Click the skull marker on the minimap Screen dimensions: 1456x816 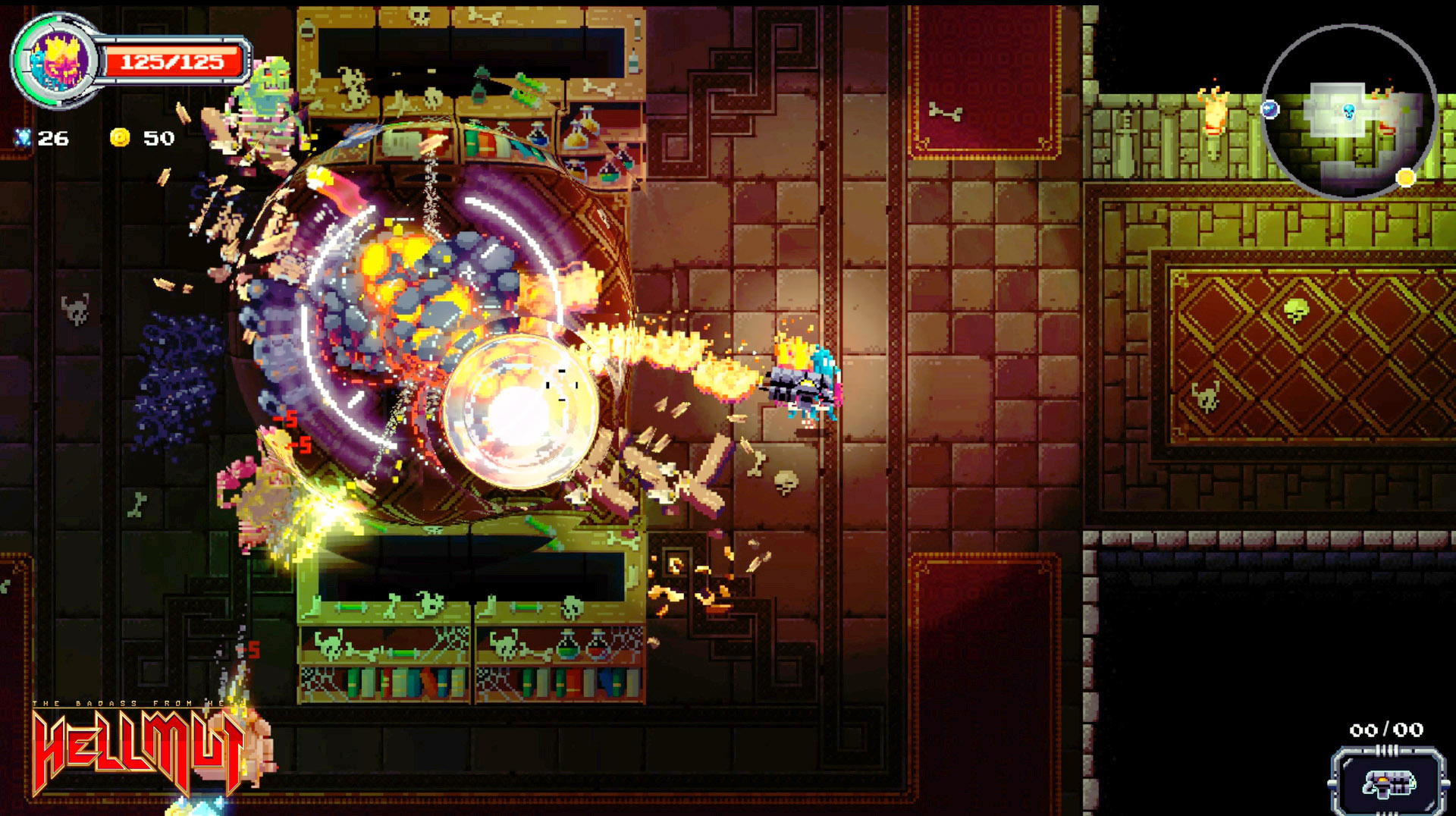pyautogui.click(x=1348, y=112)
